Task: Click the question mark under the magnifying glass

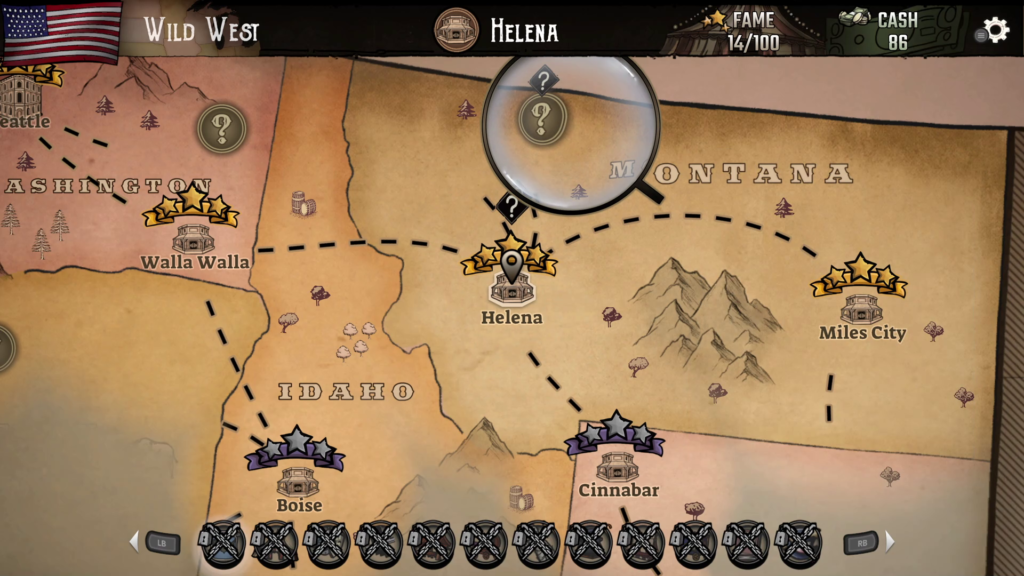Action: tap(542, 119)
